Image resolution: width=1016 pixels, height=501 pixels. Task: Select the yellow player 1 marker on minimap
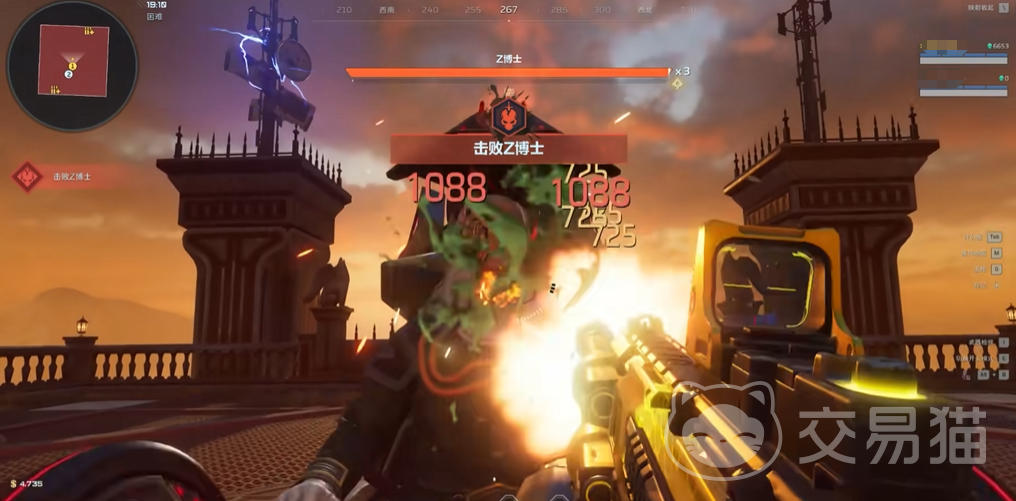(73, 66)
